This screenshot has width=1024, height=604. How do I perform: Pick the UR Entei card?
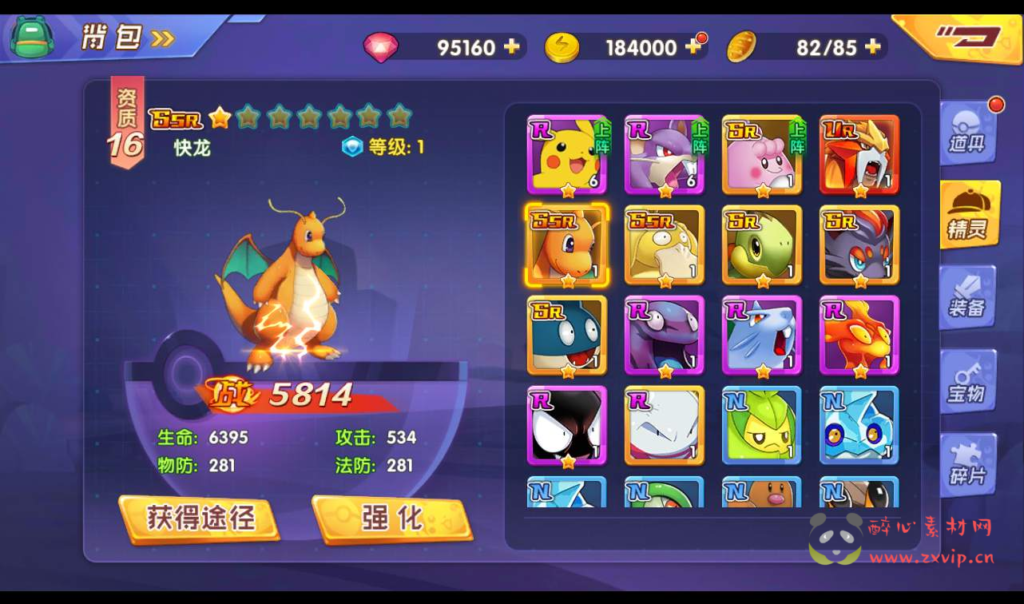[x=859, y=154]
